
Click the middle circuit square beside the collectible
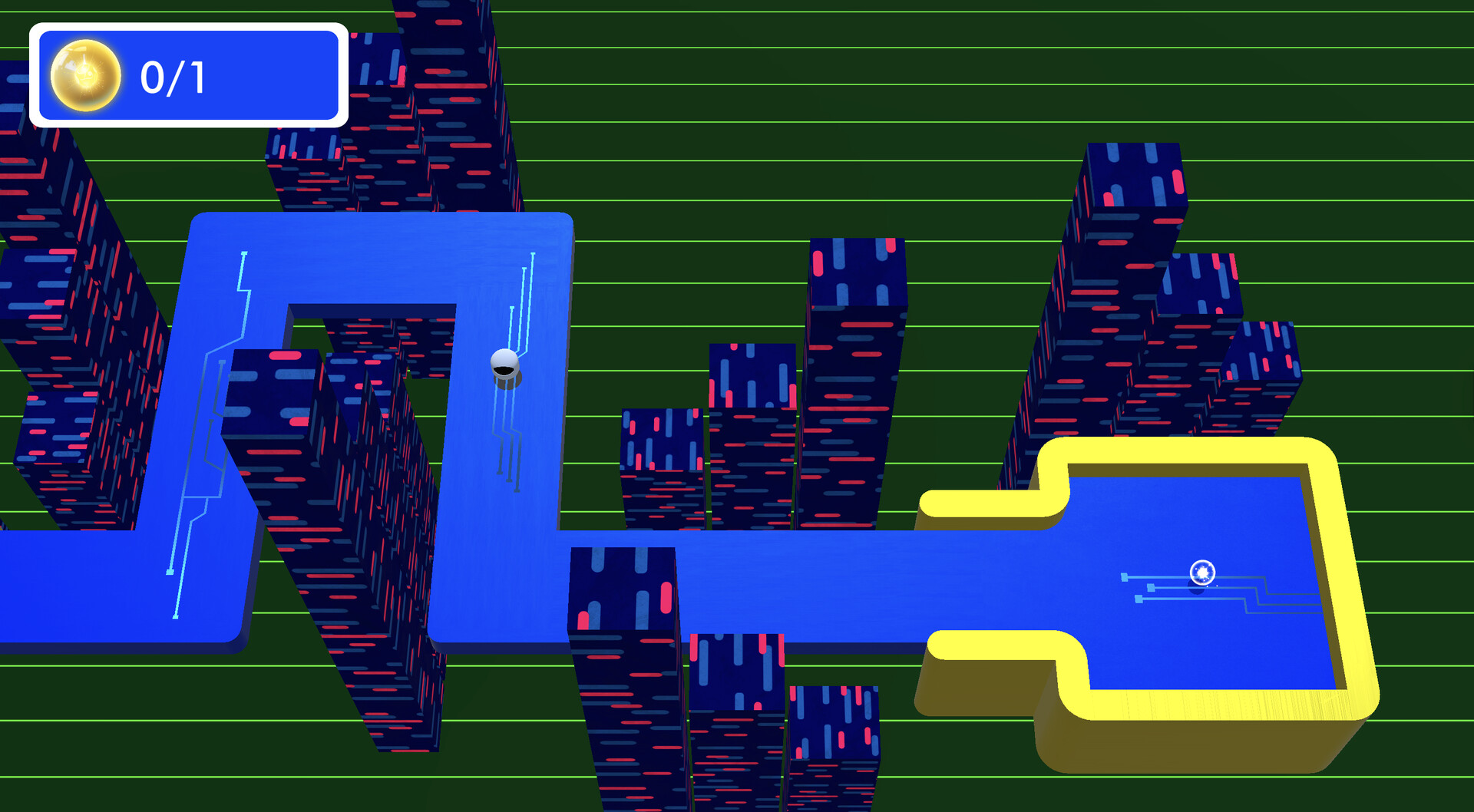1151,588
